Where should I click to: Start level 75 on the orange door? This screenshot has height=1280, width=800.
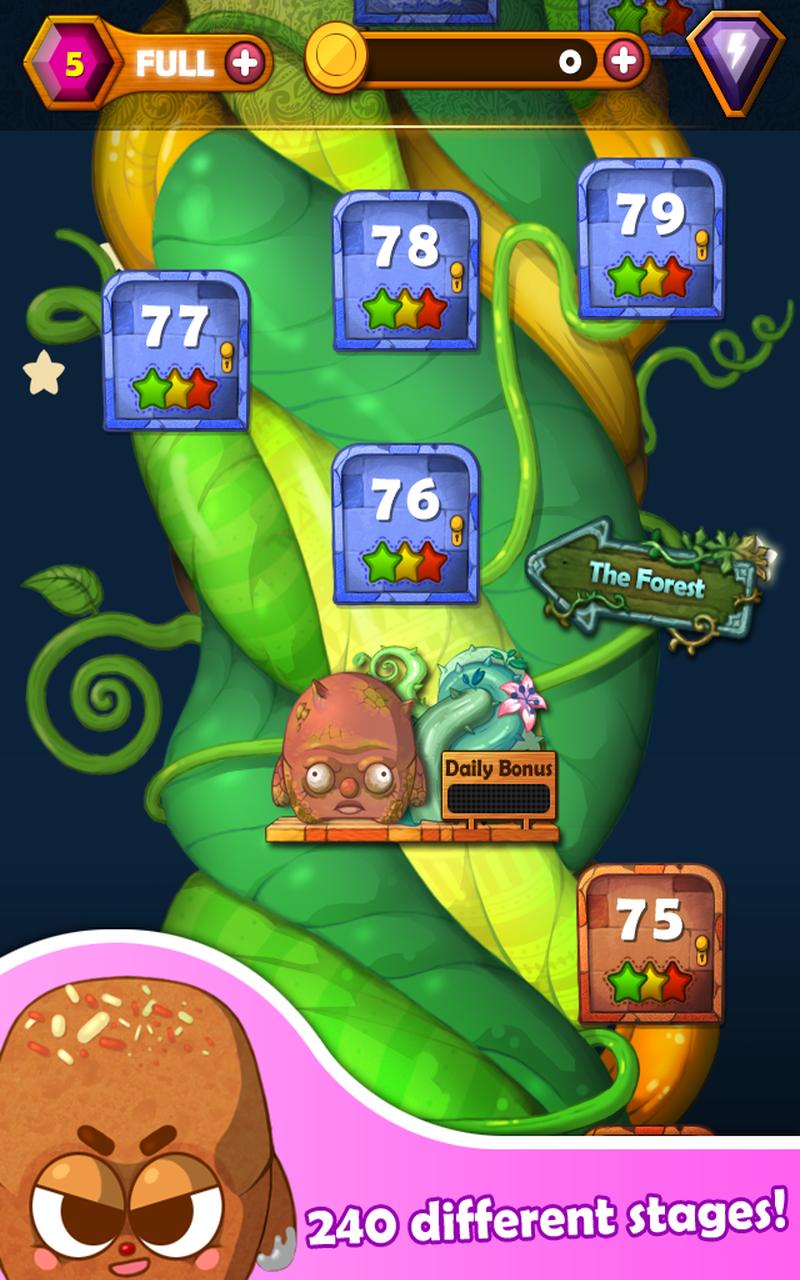click(x=650, y=943)
